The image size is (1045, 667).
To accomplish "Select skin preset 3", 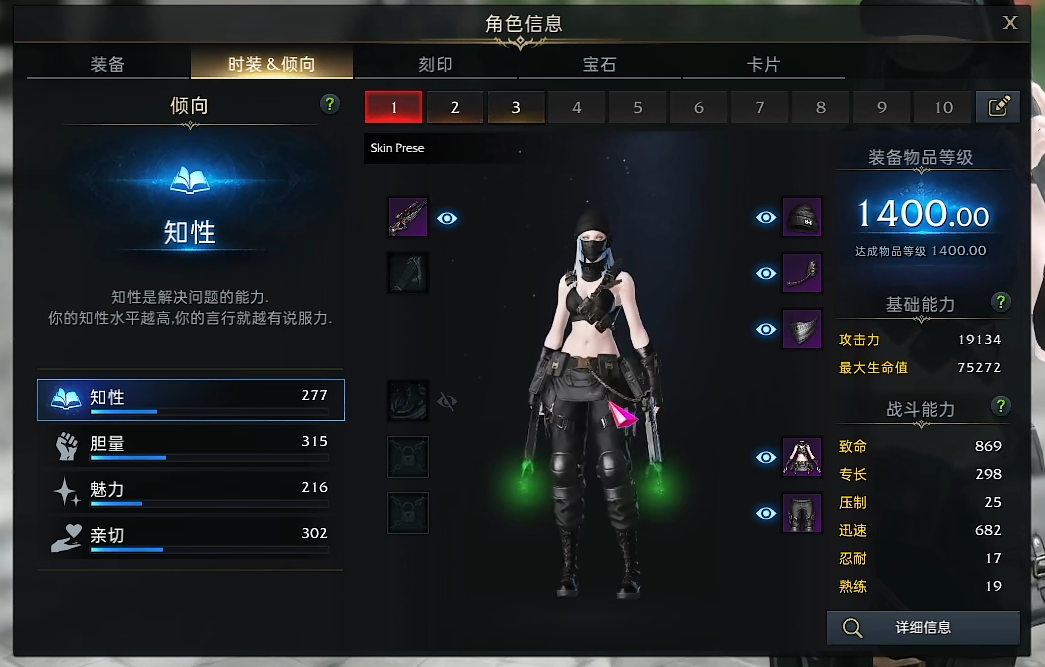I will [x=516, y=107].
